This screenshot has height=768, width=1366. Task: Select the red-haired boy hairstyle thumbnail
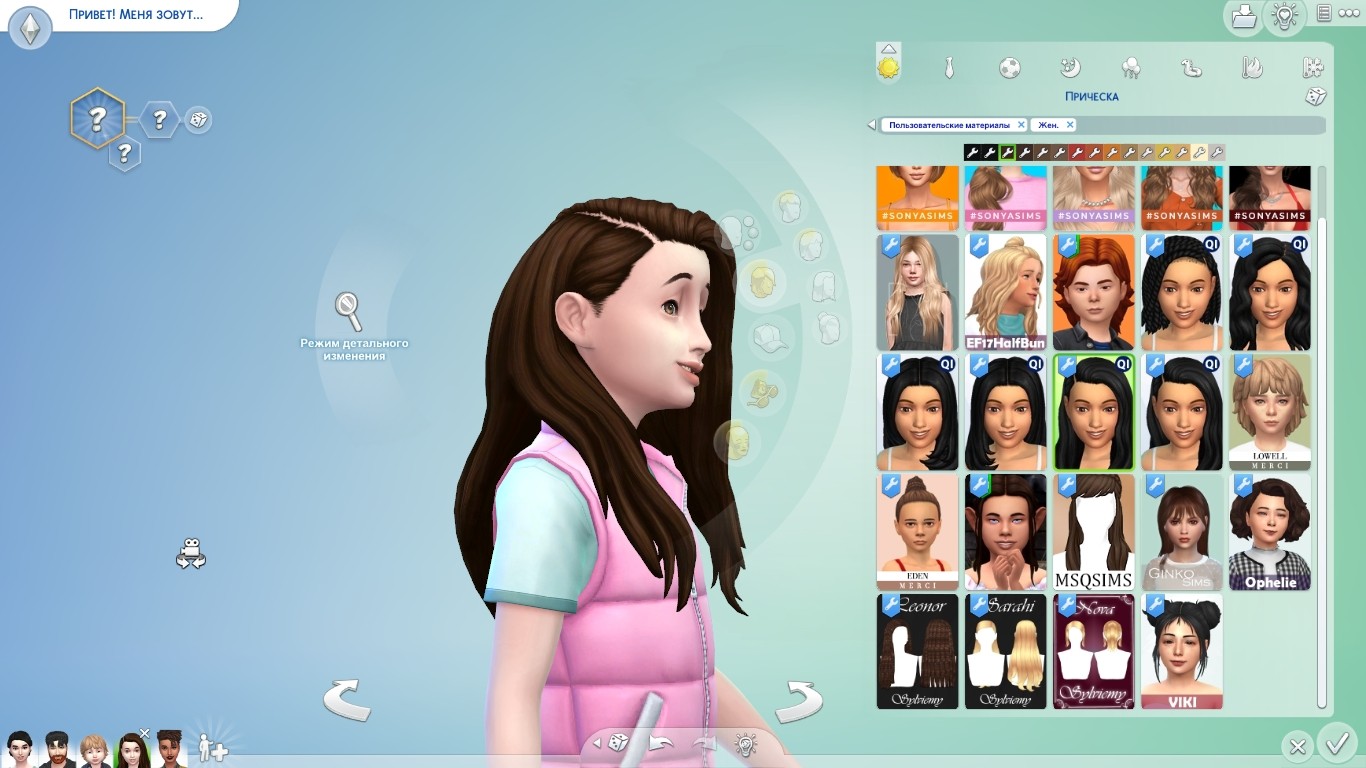(x=1093, y=292)
